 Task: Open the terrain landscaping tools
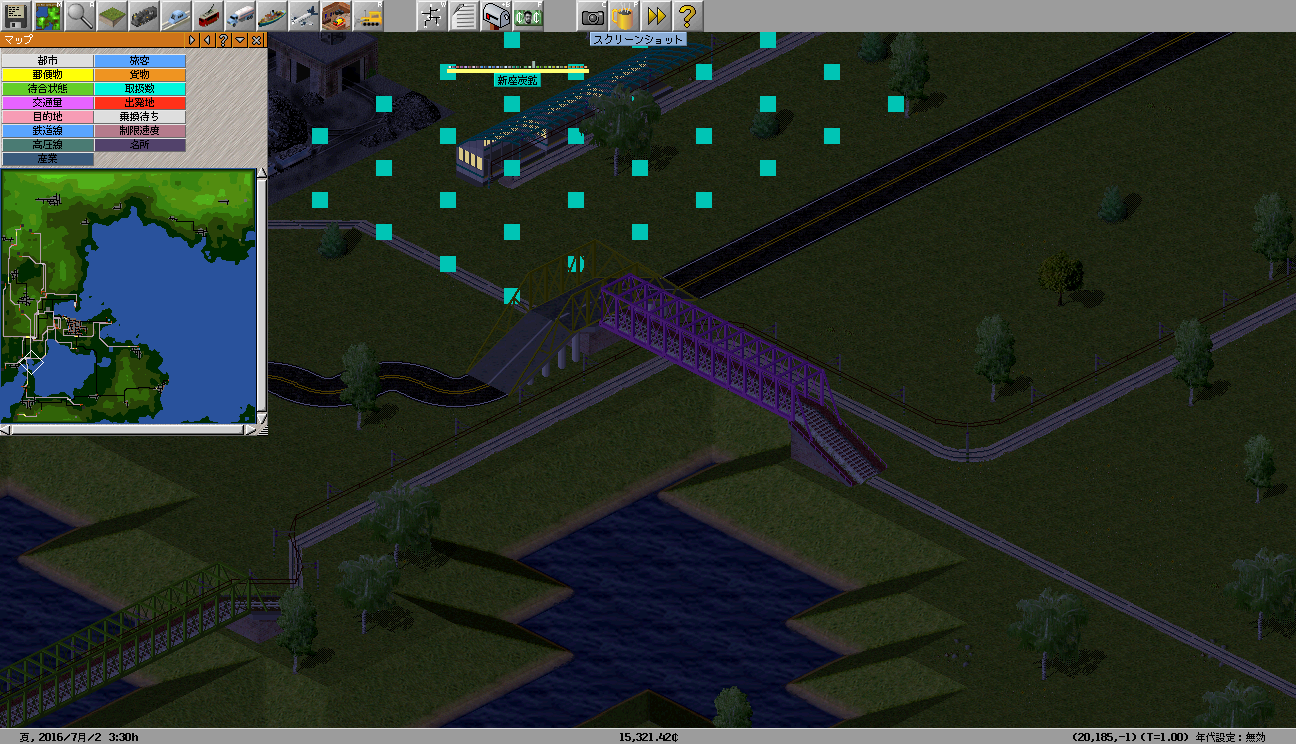pyautogui.click(x=112, y=16)
